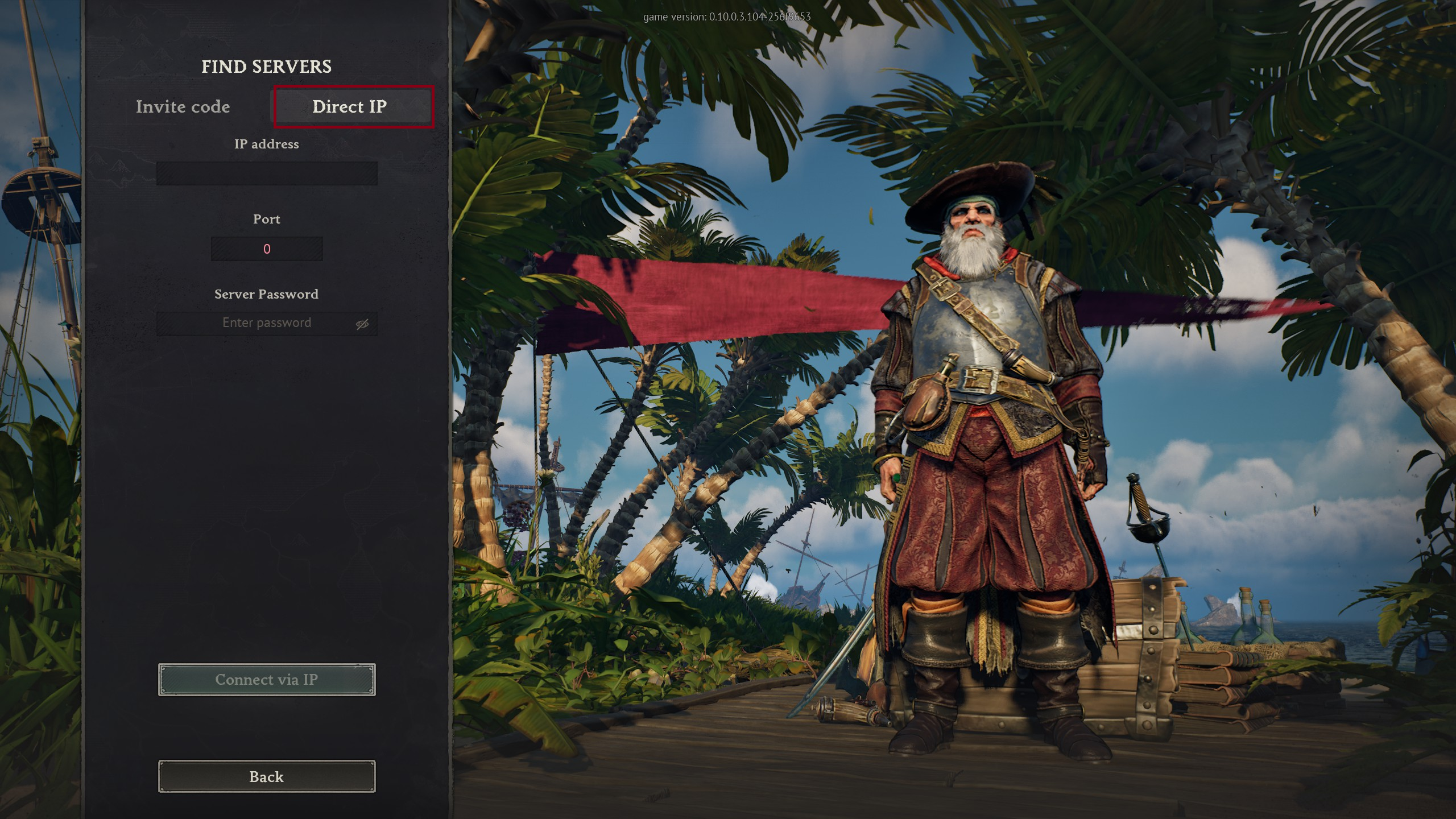Connect via IP to the server
The width and height of the screenshot is (1456, 819).
266,680
